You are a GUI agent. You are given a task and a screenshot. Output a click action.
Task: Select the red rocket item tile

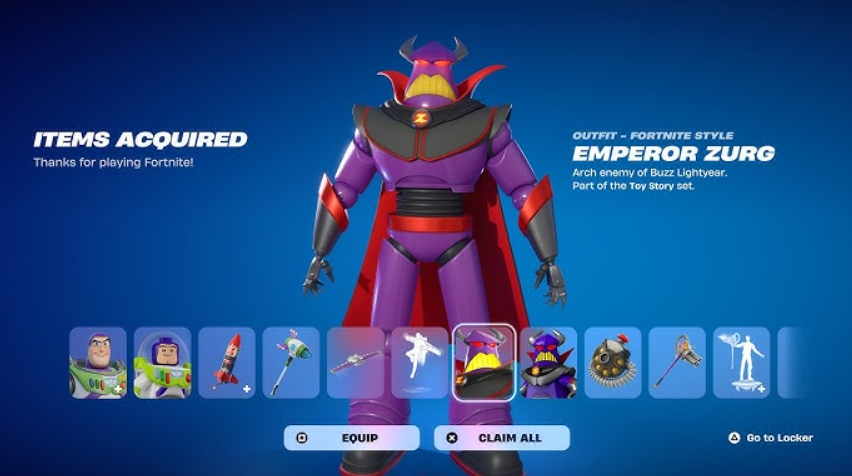[227, 363]
